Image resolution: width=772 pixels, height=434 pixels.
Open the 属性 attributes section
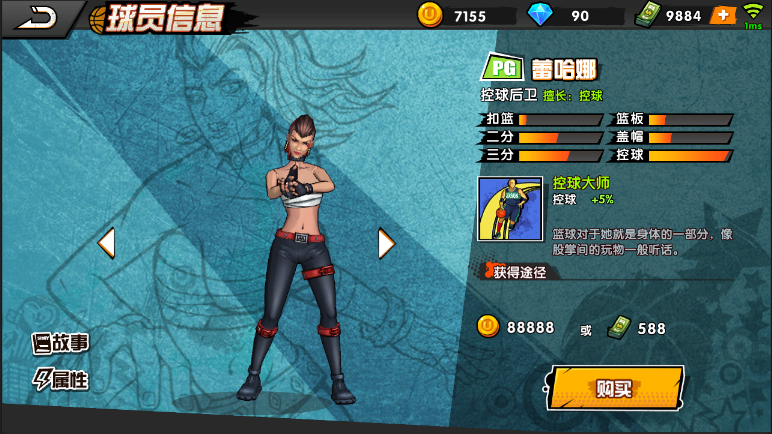(x=61, y=379)
